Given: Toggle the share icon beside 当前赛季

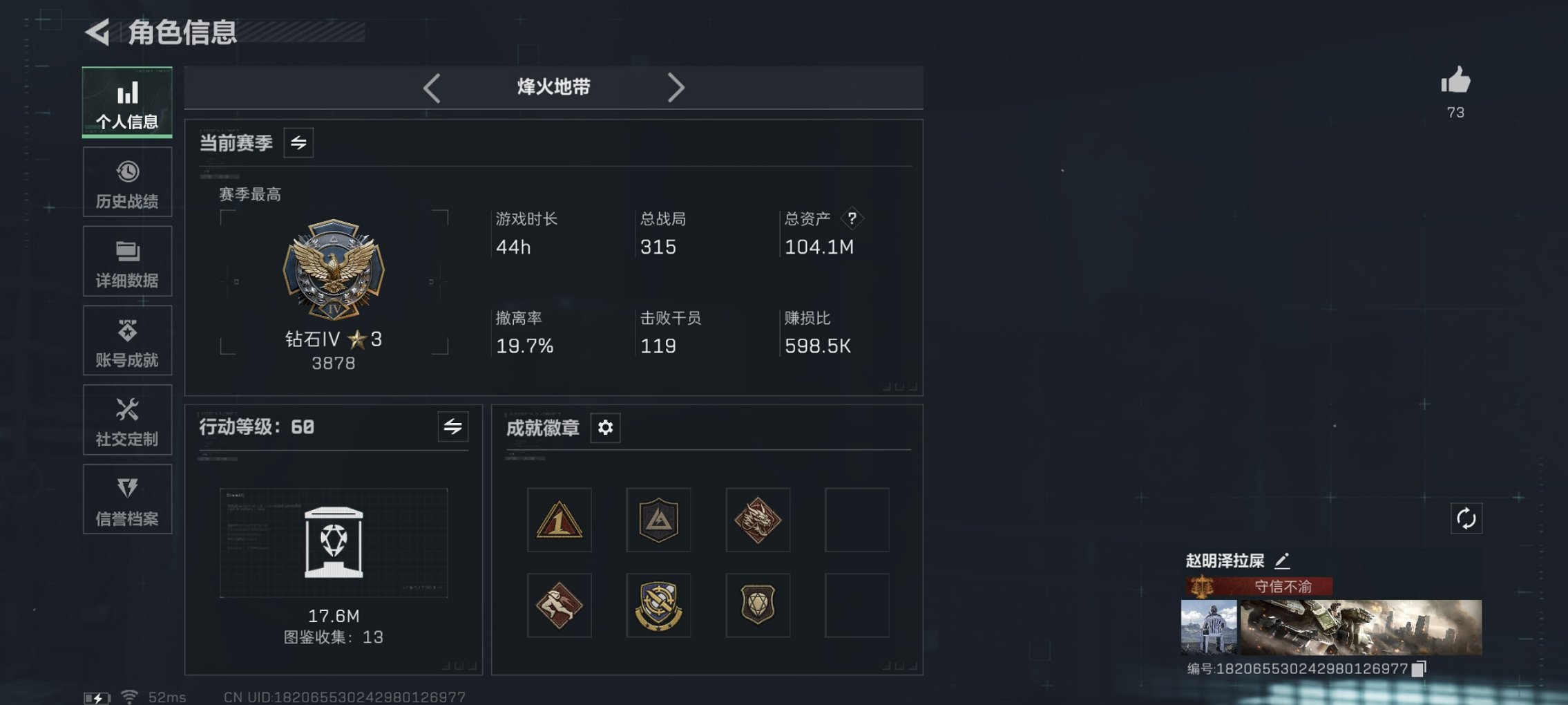Looking at the screenshot, I should tap(298, 142).
